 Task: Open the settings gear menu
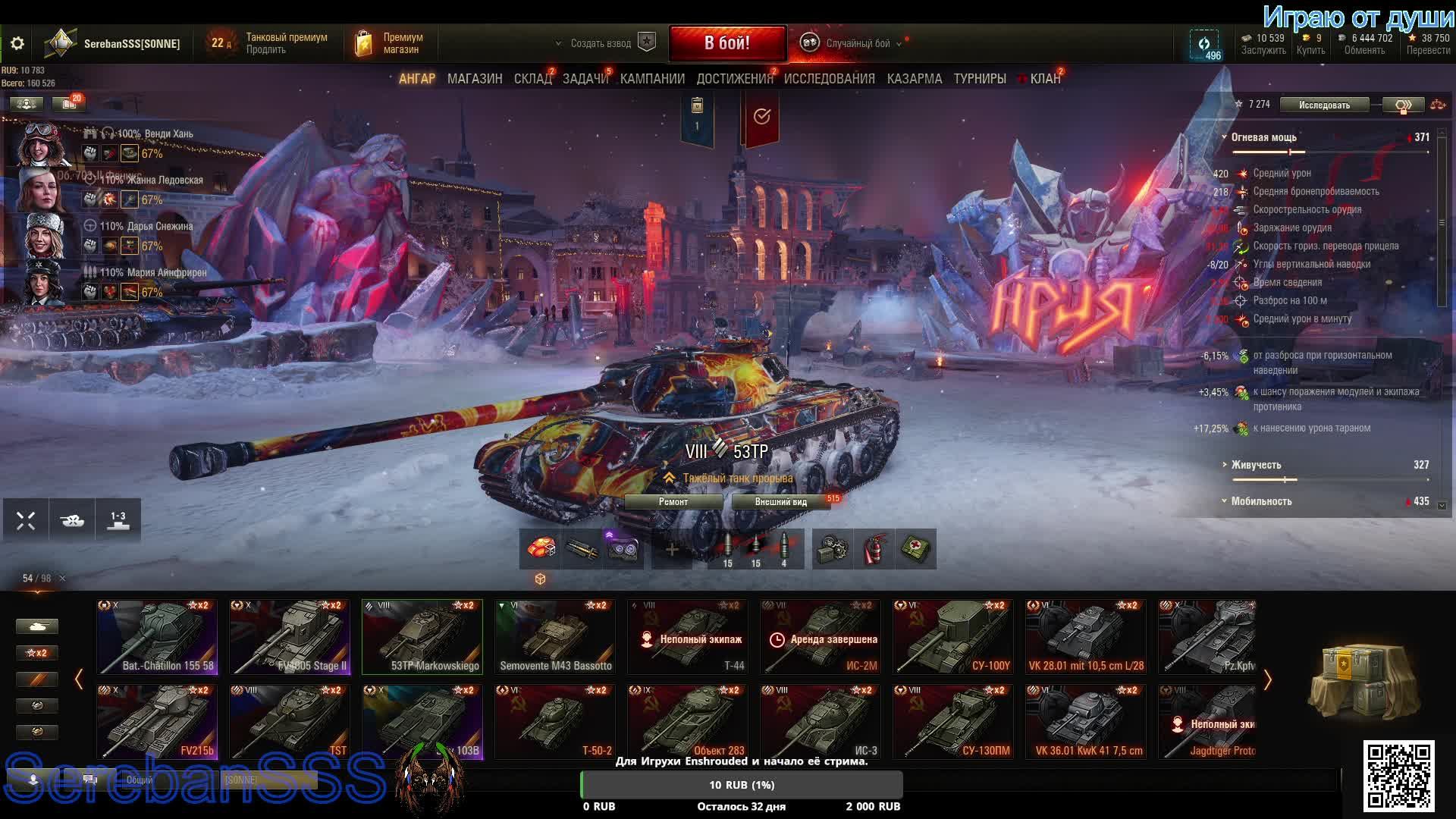(17, 44)
